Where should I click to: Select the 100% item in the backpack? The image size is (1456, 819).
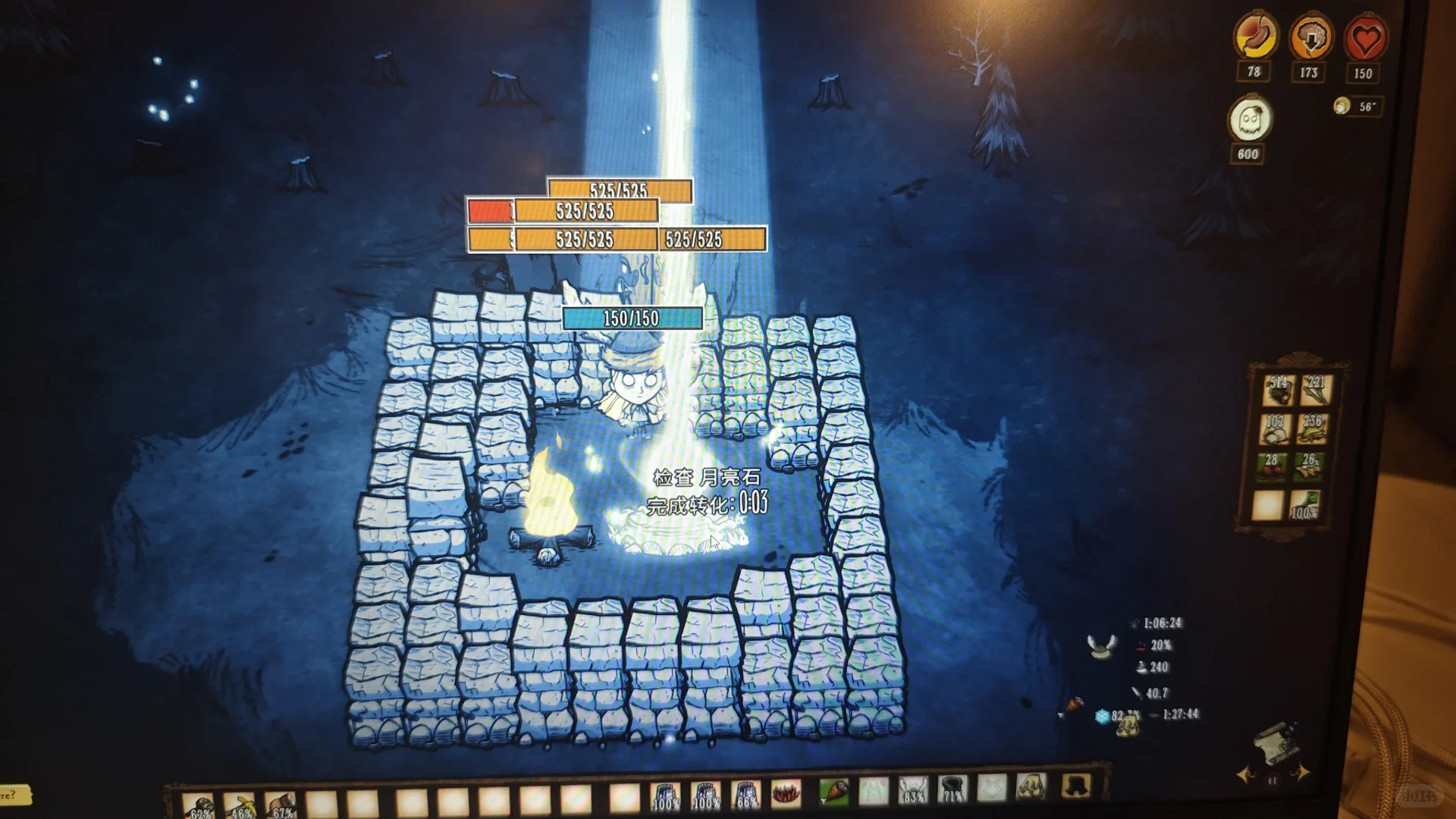pos(1305,505)
